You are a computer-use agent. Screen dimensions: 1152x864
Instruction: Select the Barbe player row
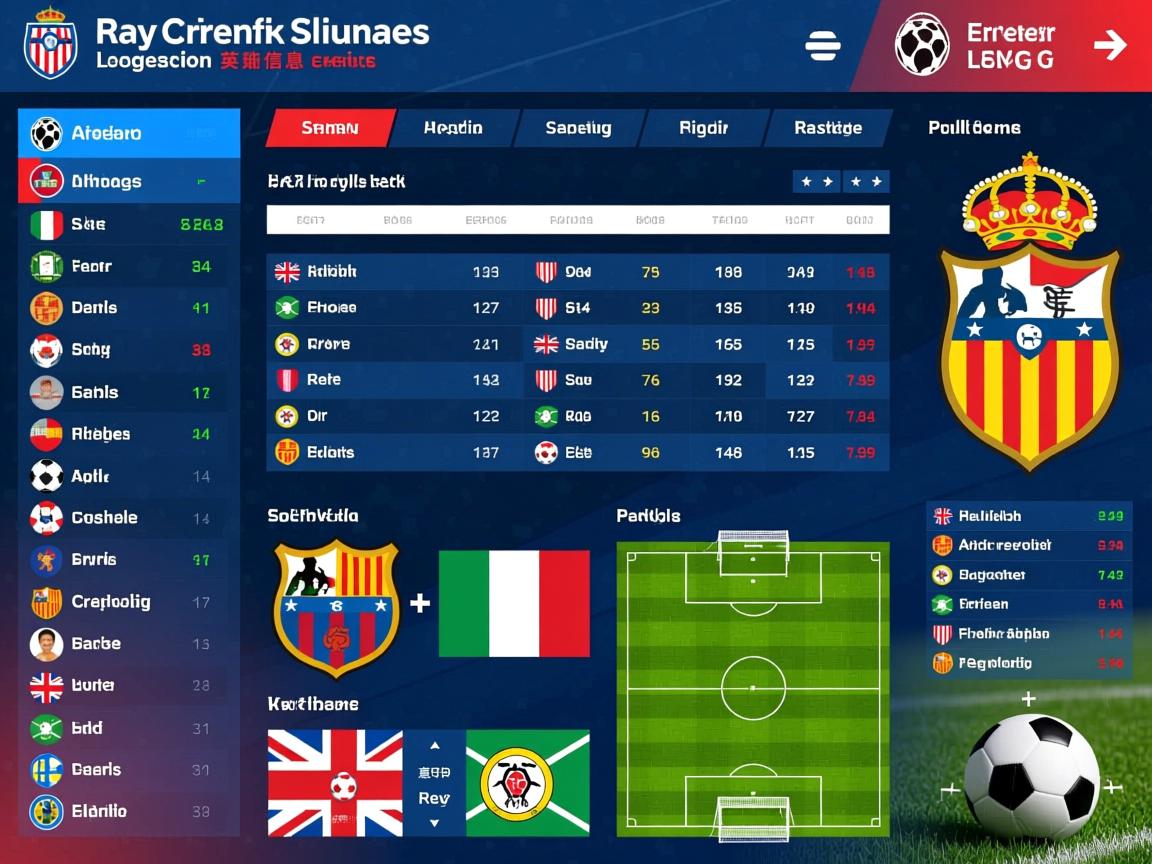click(x=129, y=644)
